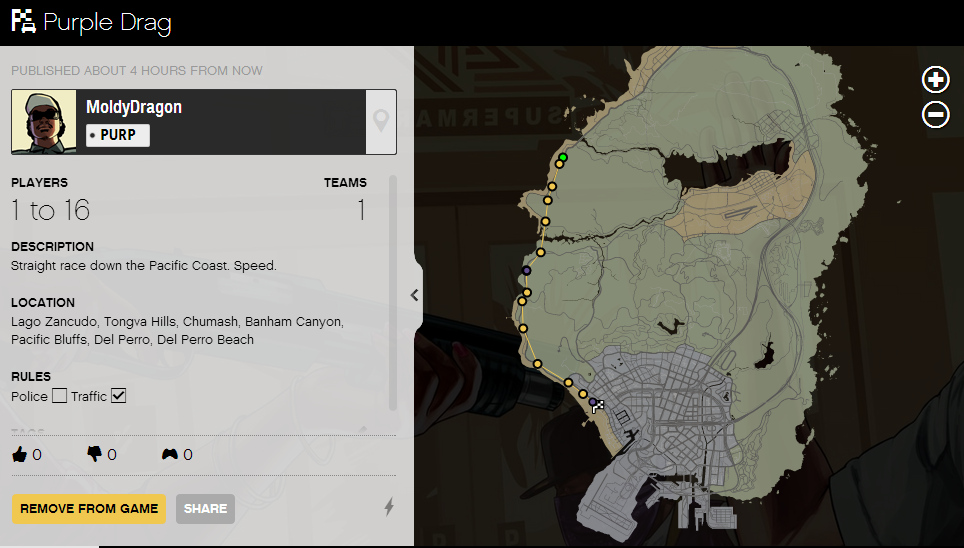
Task: Click the Remove From Game button
Action: point(89,508)
